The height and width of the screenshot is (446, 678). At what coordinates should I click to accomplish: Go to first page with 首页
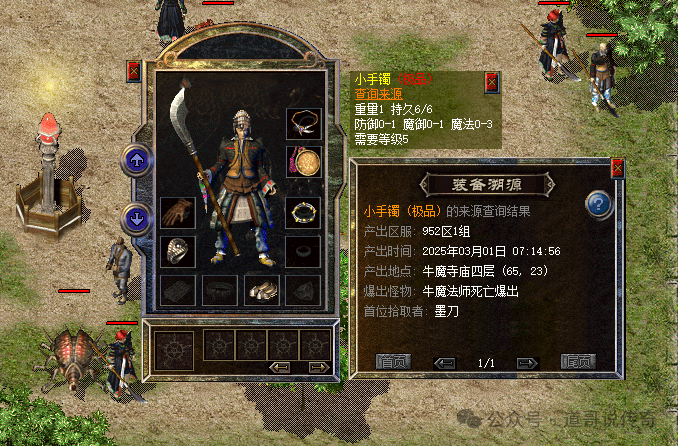(393, 361)
